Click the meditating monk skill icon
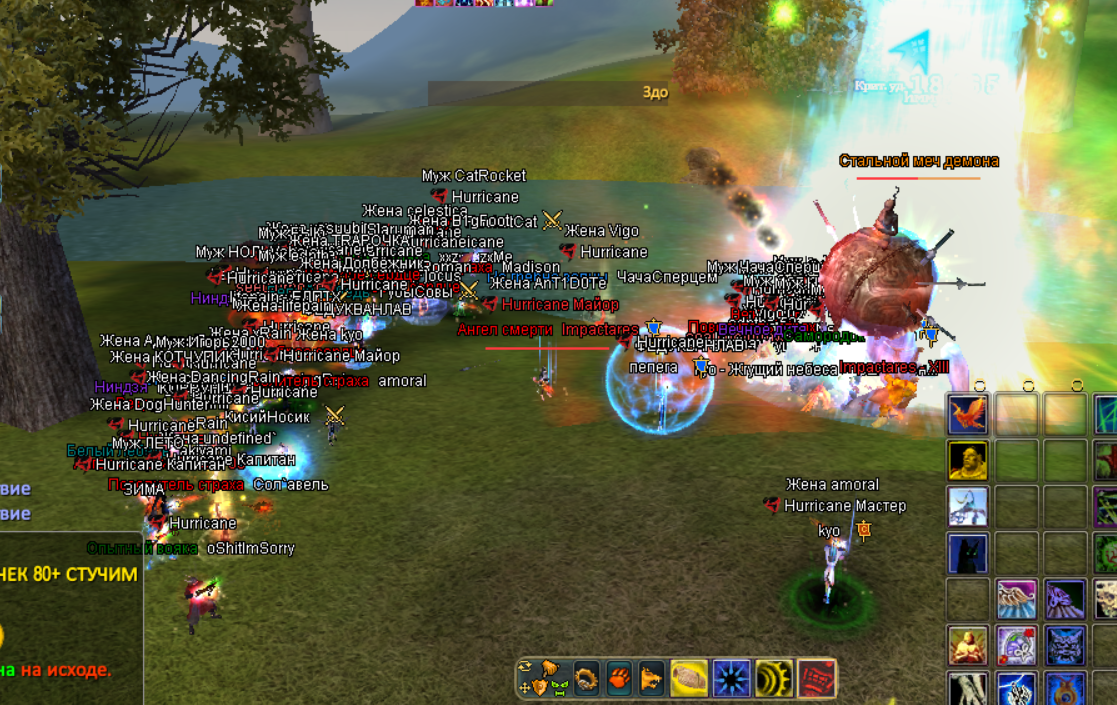 pos(967,645)
